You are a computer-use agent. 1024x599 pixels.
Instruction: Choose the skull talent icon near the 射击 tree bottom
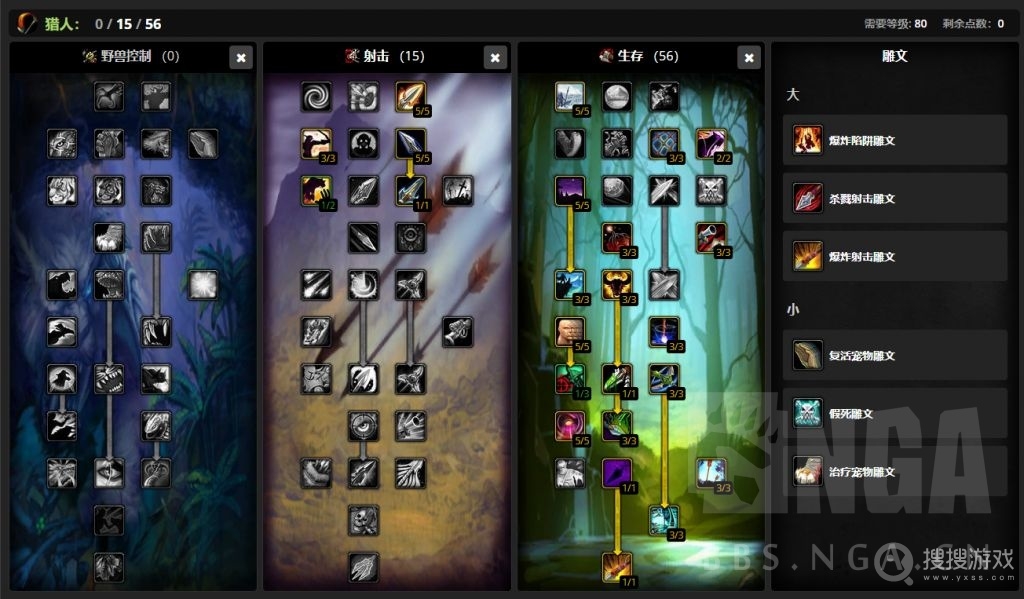(x=363, y=519)
